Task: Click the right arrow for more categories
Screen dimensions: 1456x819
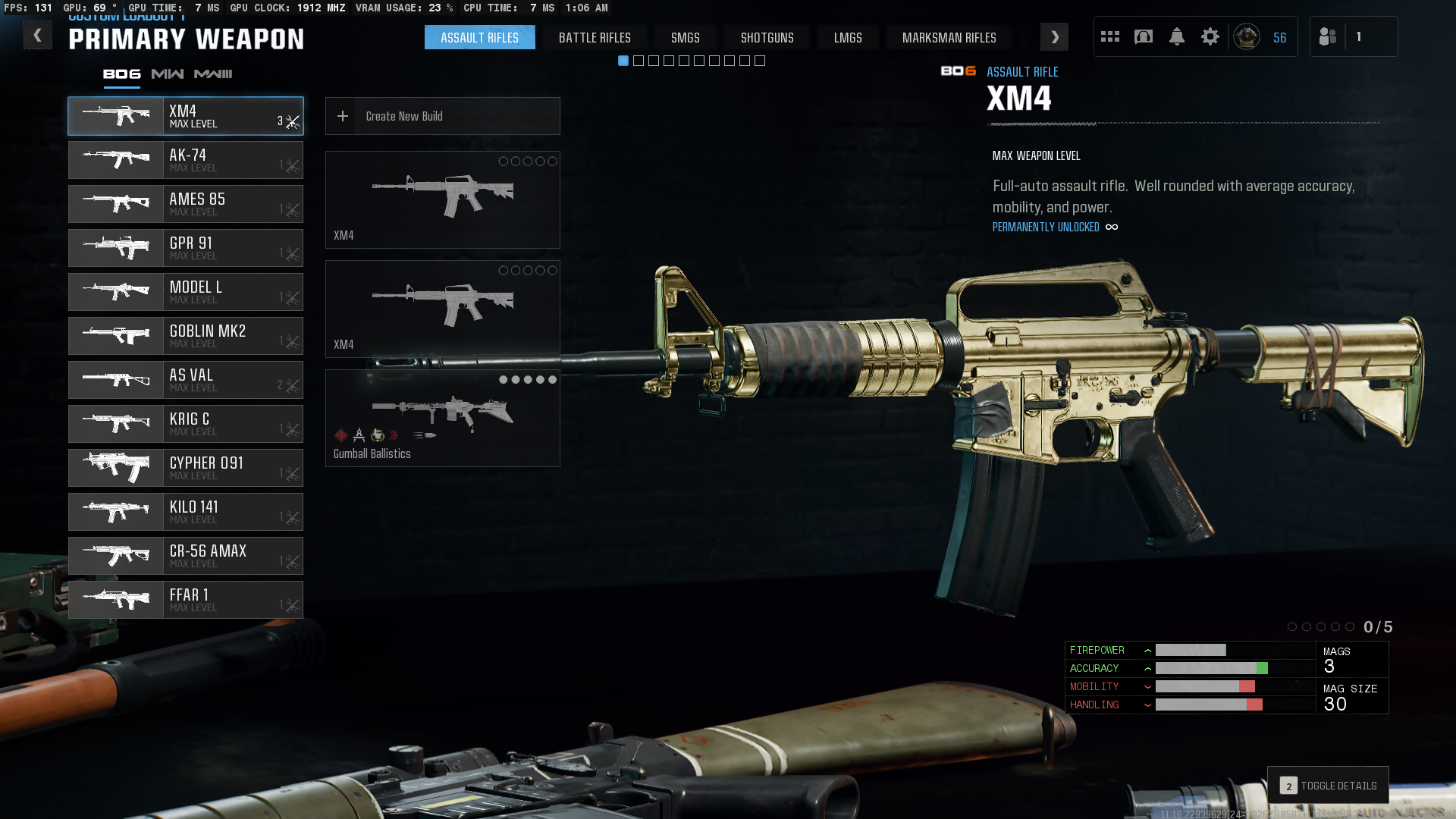Action: point(1054,37)
